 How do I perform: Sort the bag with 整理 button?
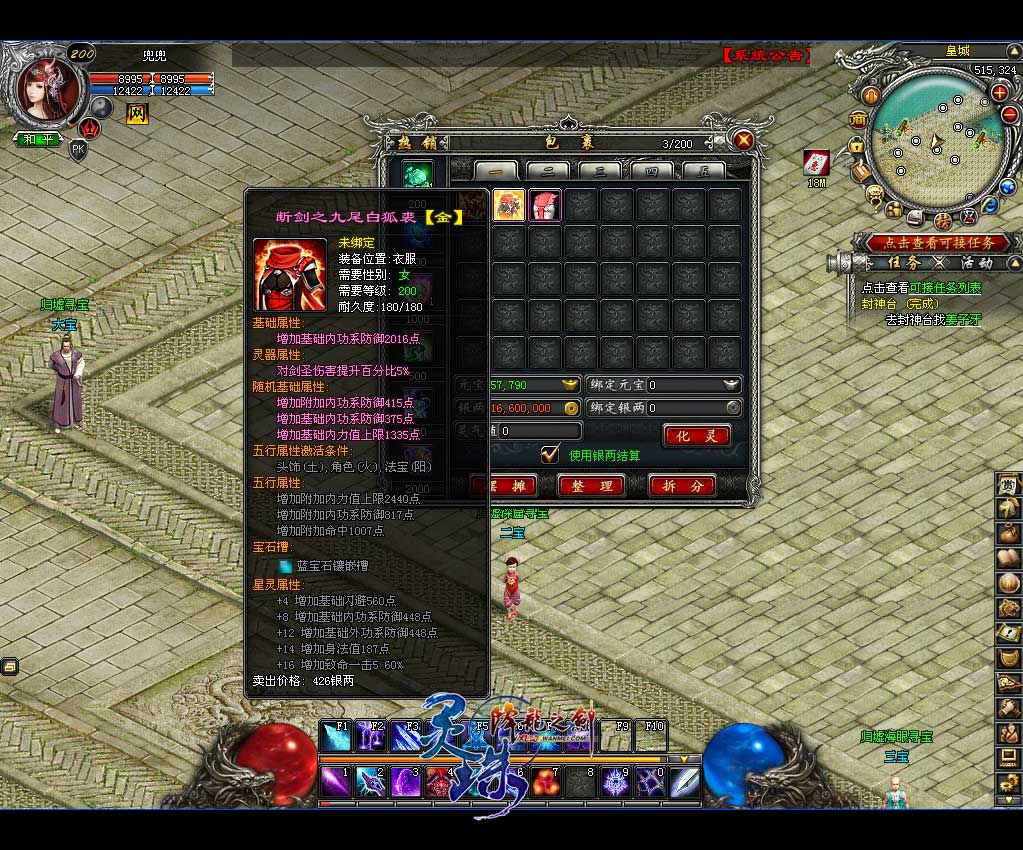pyautogui.click(x=591, y=486)
